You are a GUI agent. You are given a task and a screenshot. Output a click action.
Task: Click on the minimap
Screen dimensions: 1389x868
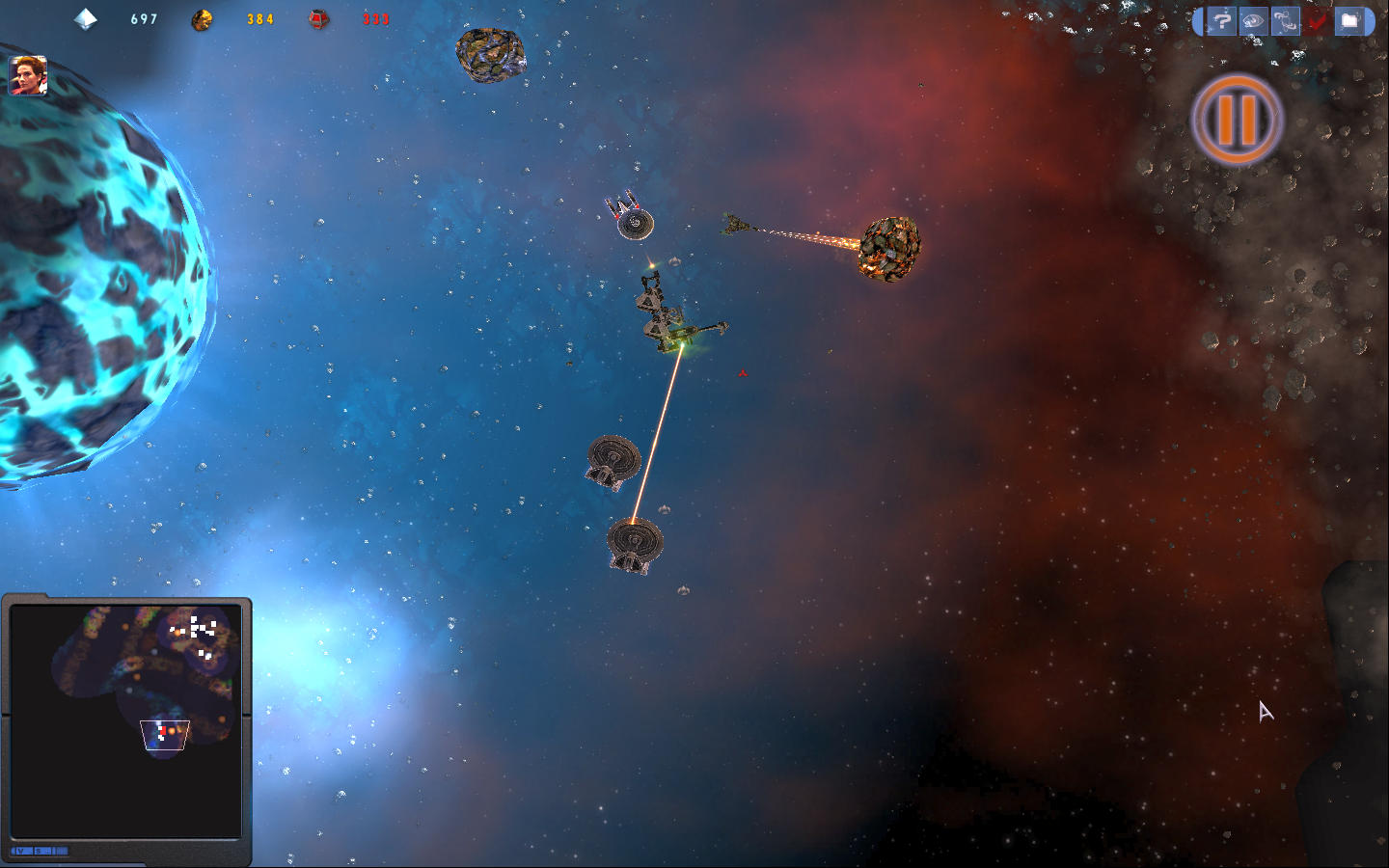[x=125, y=719]
